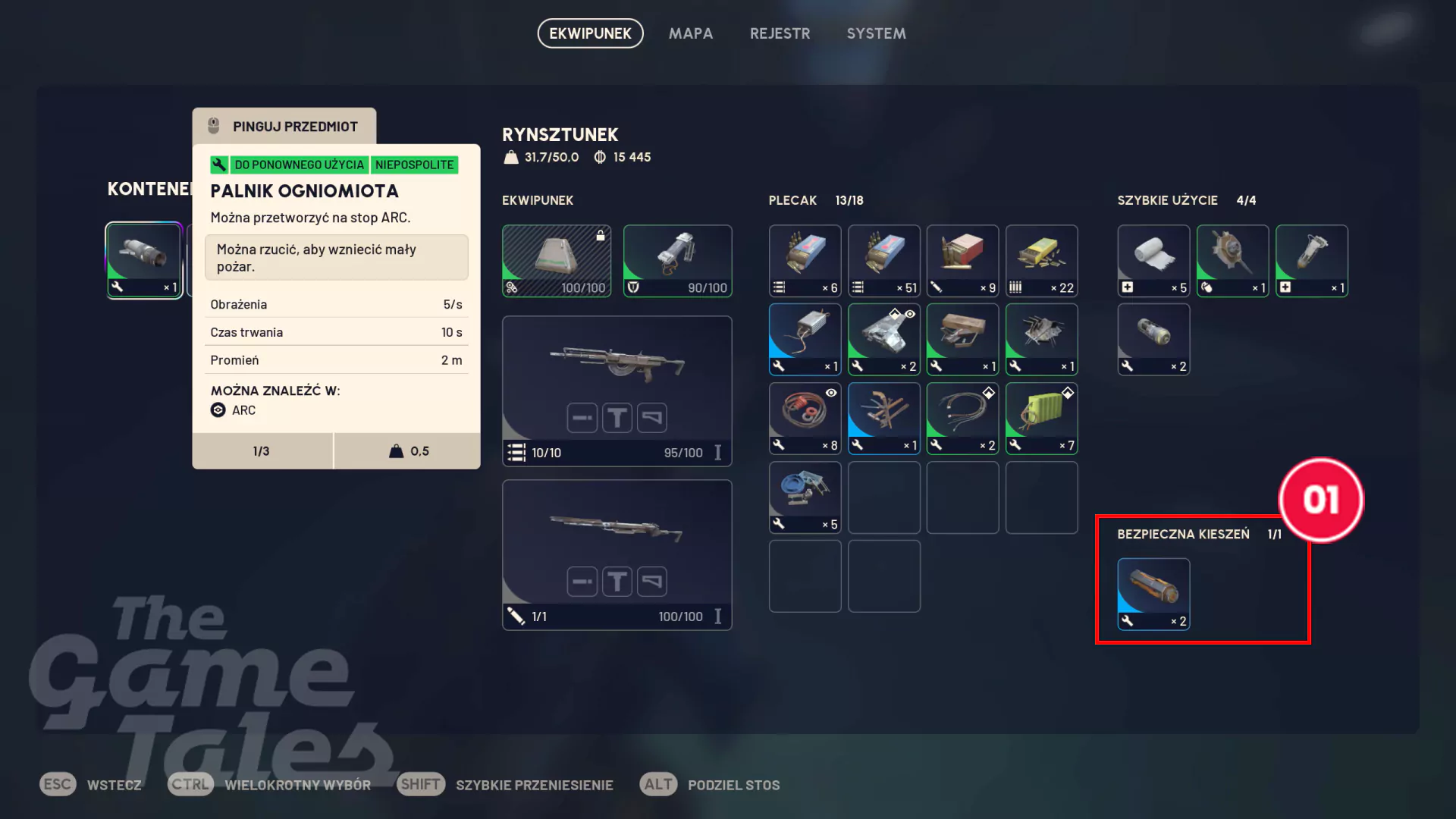
Task: Click the red ammo box stack of 9
Action: [962, 260]
